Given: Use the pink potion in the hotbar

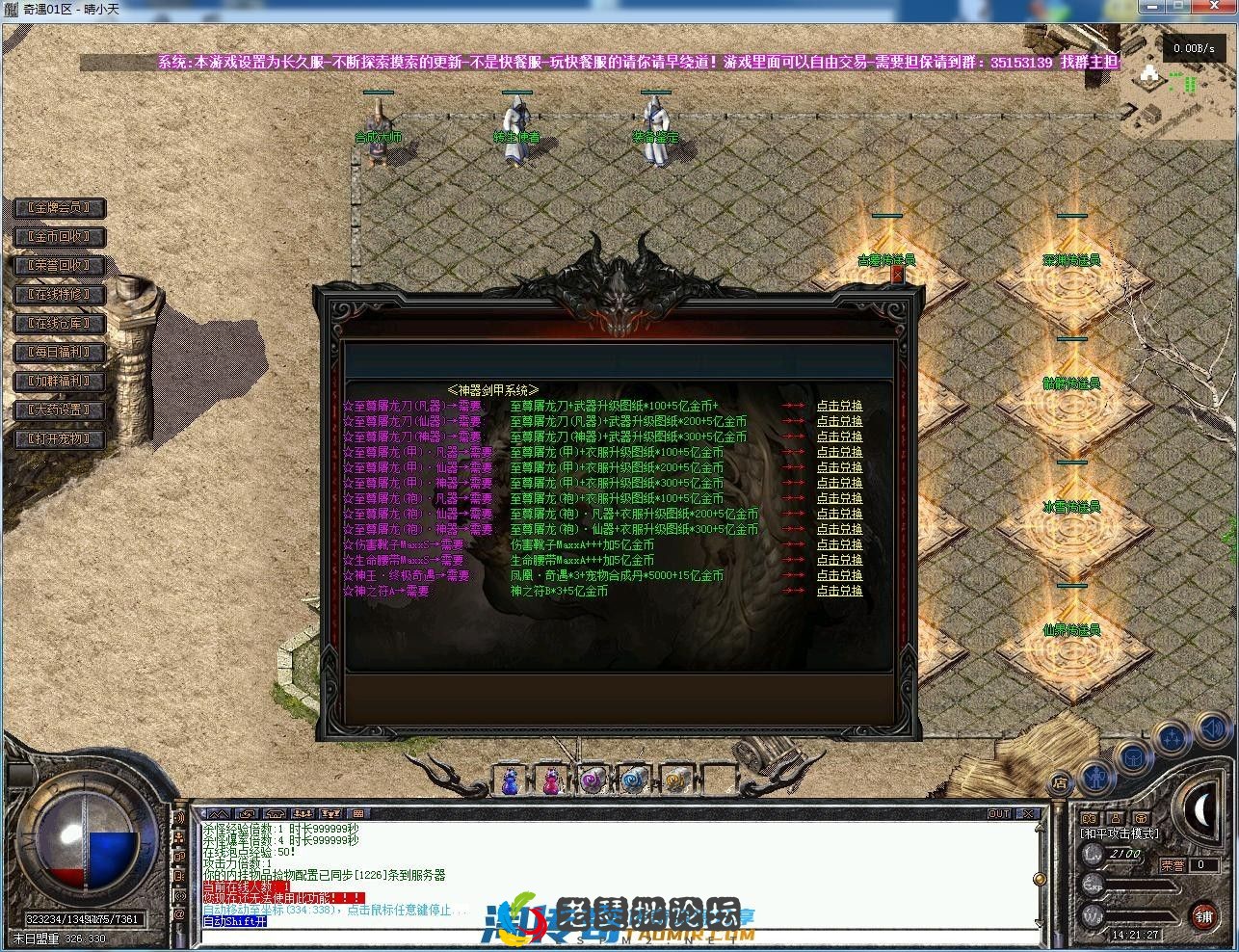Looking at the screenshot, I should point(551,780).
